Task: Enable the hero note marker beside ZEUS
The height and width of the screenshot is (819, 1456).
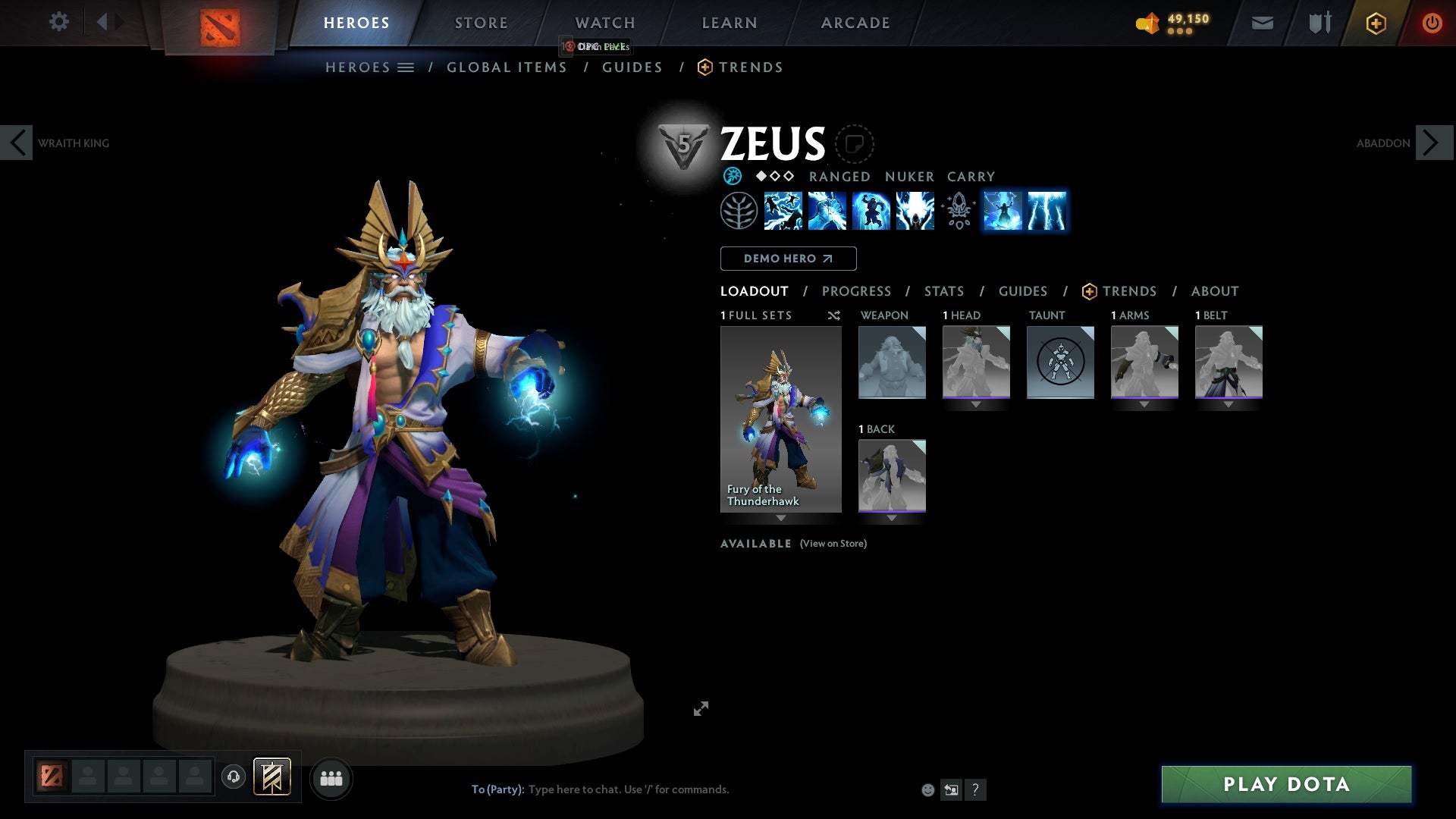Action: tap(855, 144)
